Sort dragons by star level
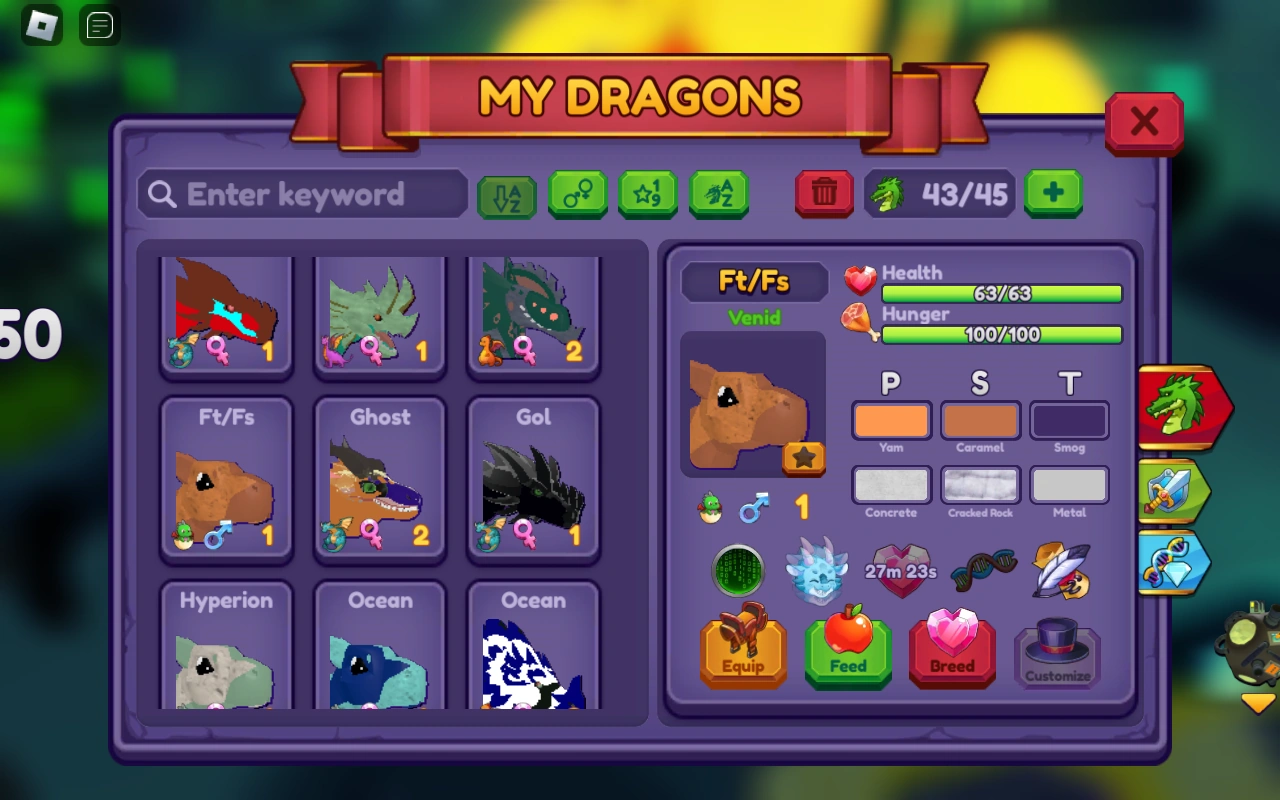The height and width of the screenshot is (800, 1280). (648, 195)
